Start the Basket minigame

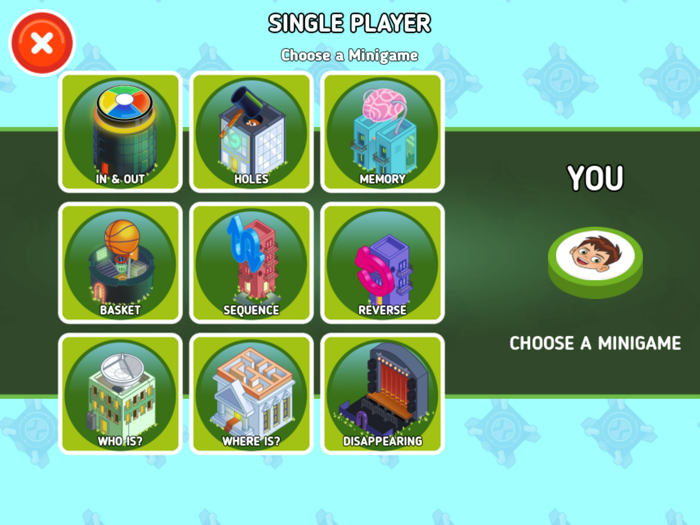120,263
